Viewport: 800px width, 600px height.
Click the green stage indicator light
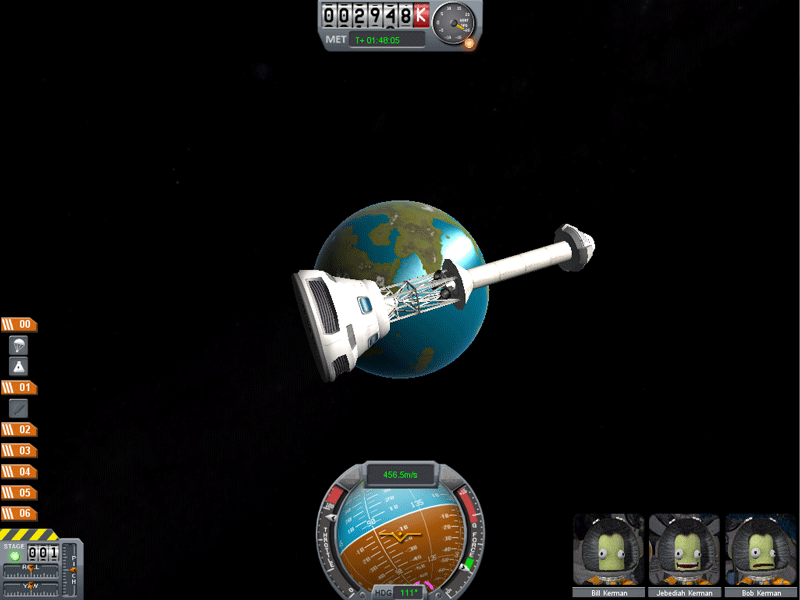pyautogui.click(x=14, y=556)
